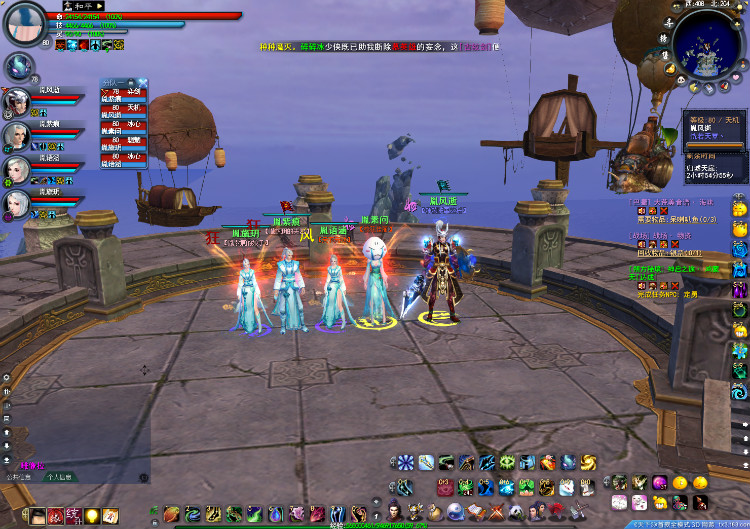Viewport: 750px width, 529px height.
Task: Select the 个人信息 chat tab
Action: point(61,478)
